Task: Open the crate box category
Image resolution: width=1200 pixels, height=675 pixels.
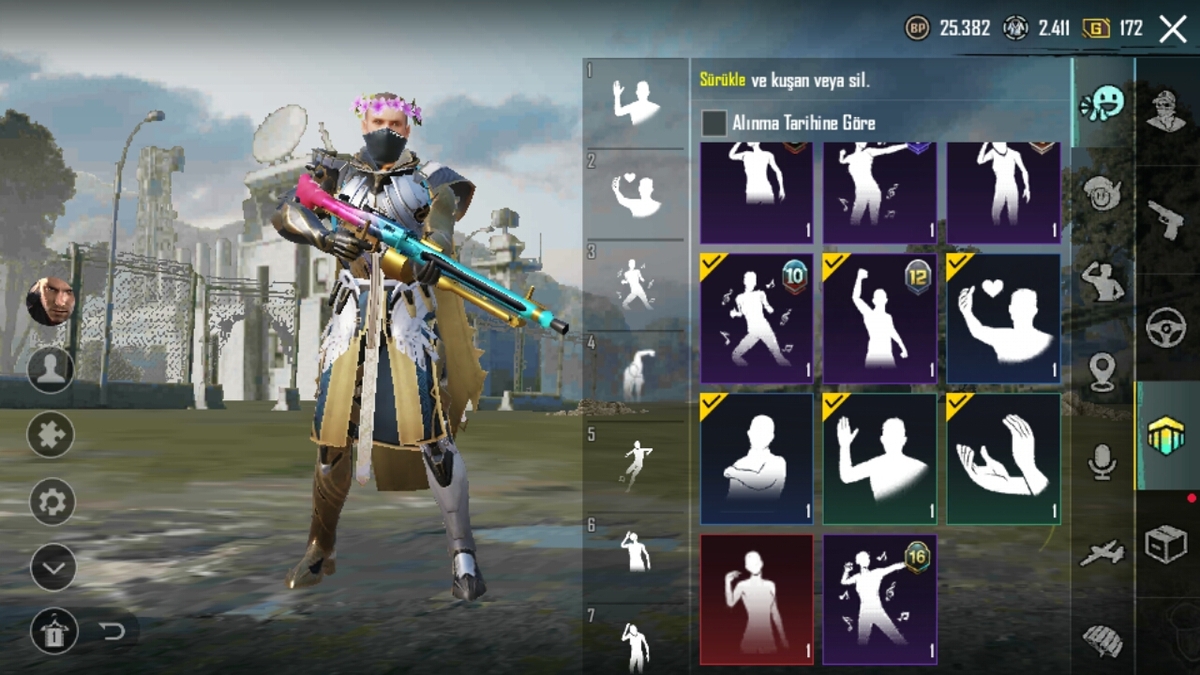Action: click(1166, 543)
